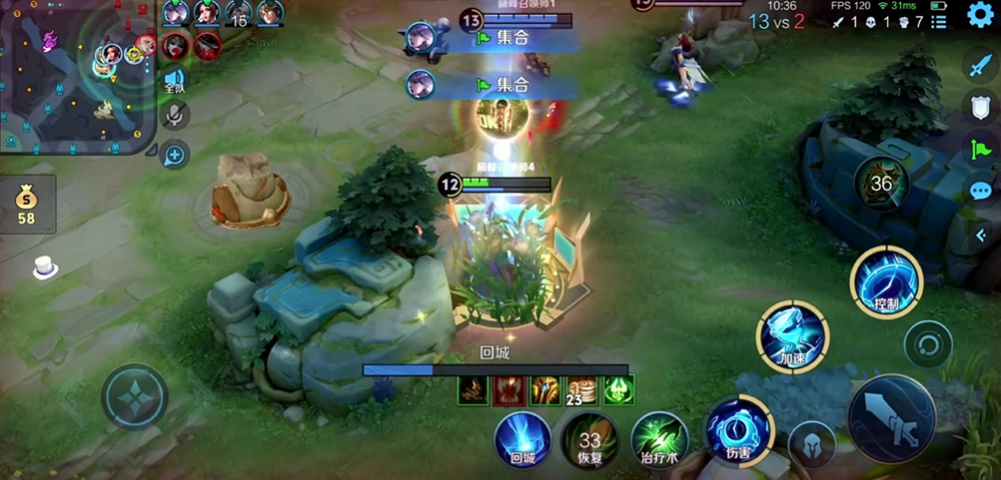The image size is (1001, 480).
Task: Collapse the signal panel with the arrow
Action: 980,236
